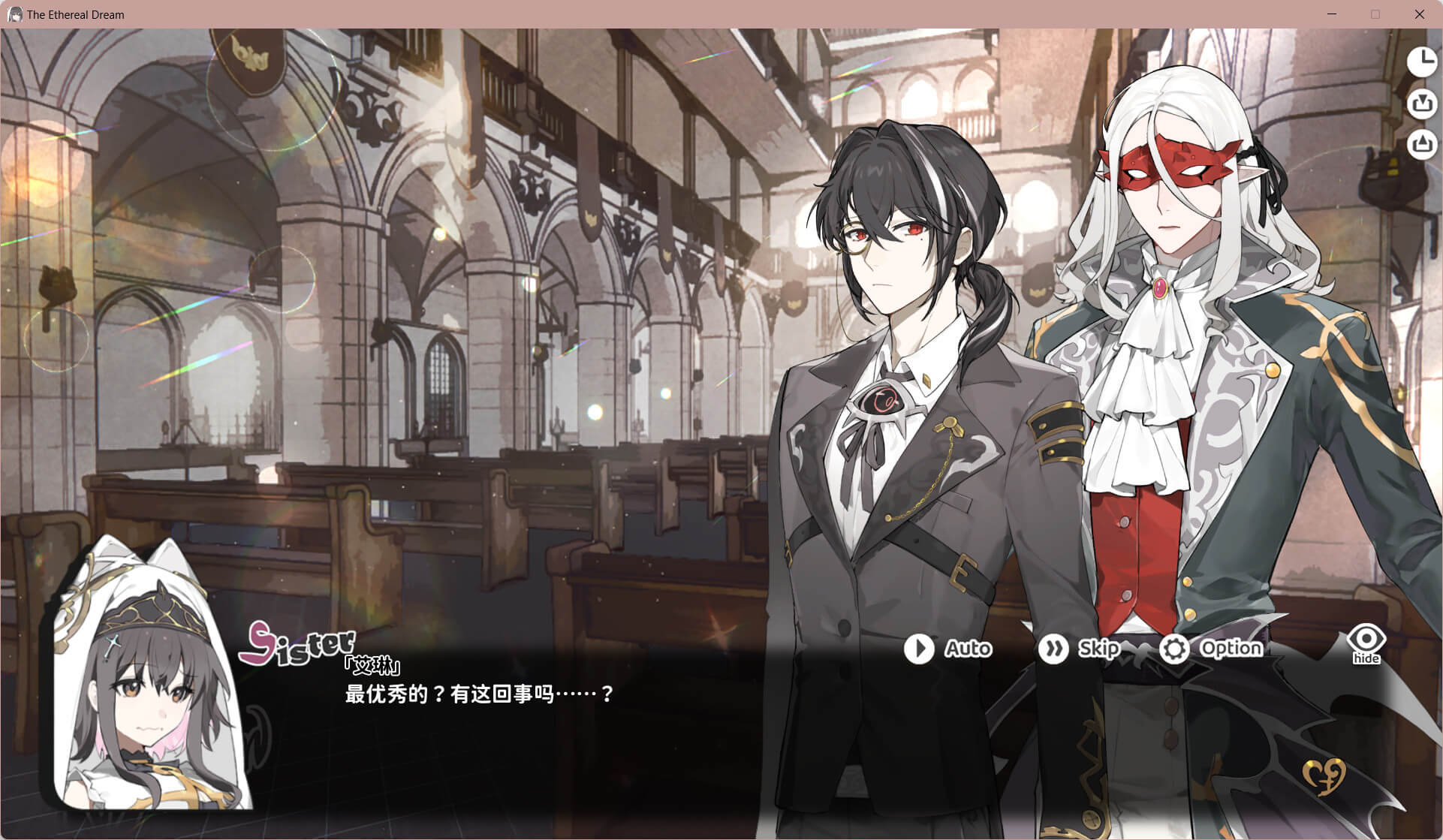
Task: Skip ahead through the dialogue
Action: click(1079, 649)
